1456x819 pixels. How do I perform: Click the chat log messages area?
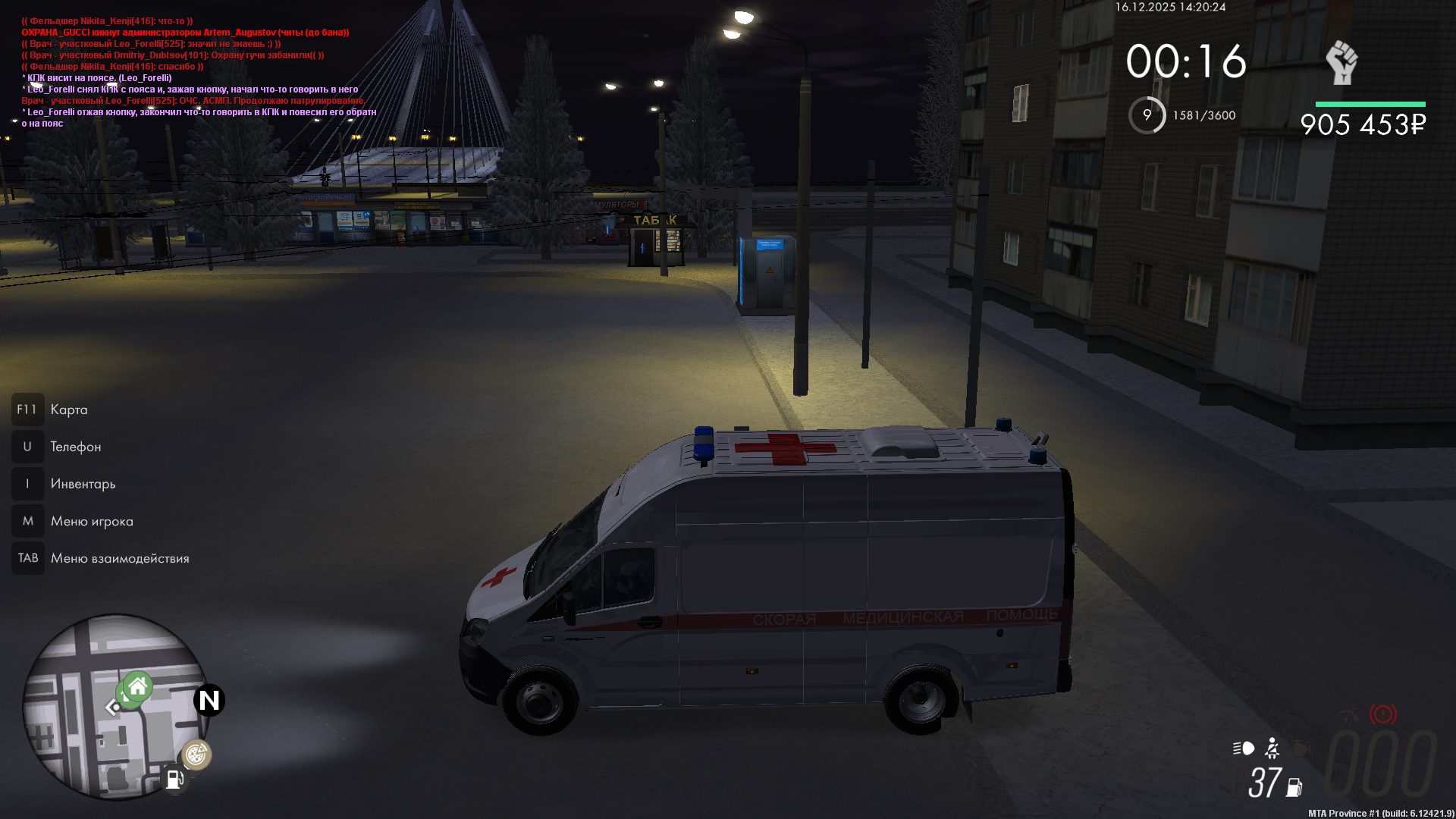tap(197, 72)
